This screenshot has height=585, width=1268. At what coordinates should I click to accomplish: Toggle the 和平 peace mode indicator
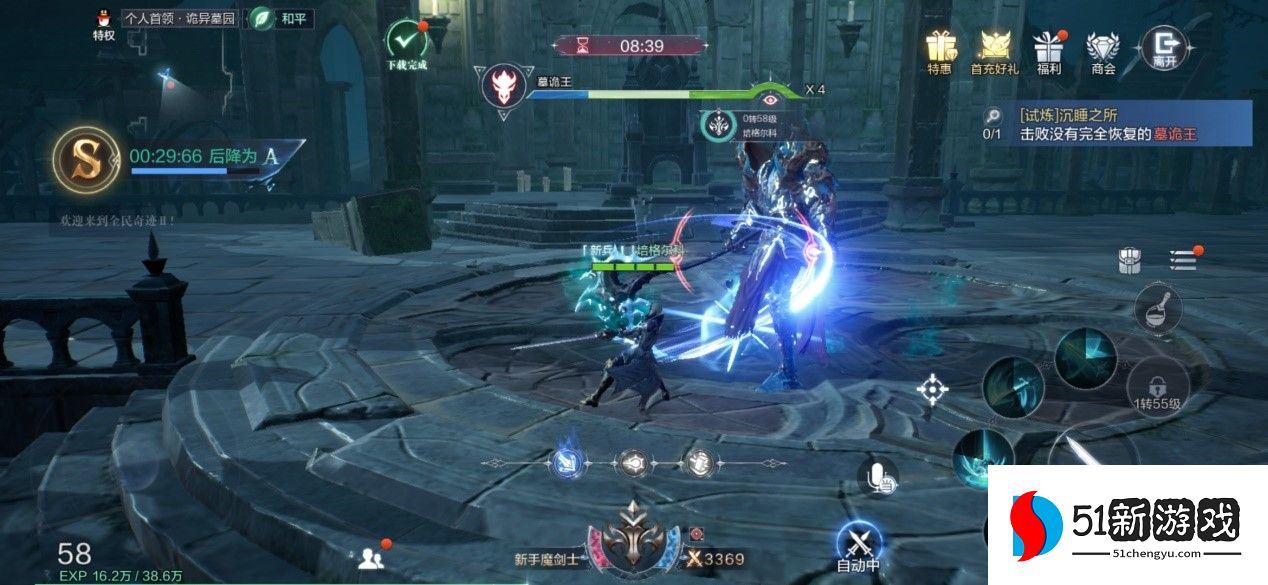[278, 18]
